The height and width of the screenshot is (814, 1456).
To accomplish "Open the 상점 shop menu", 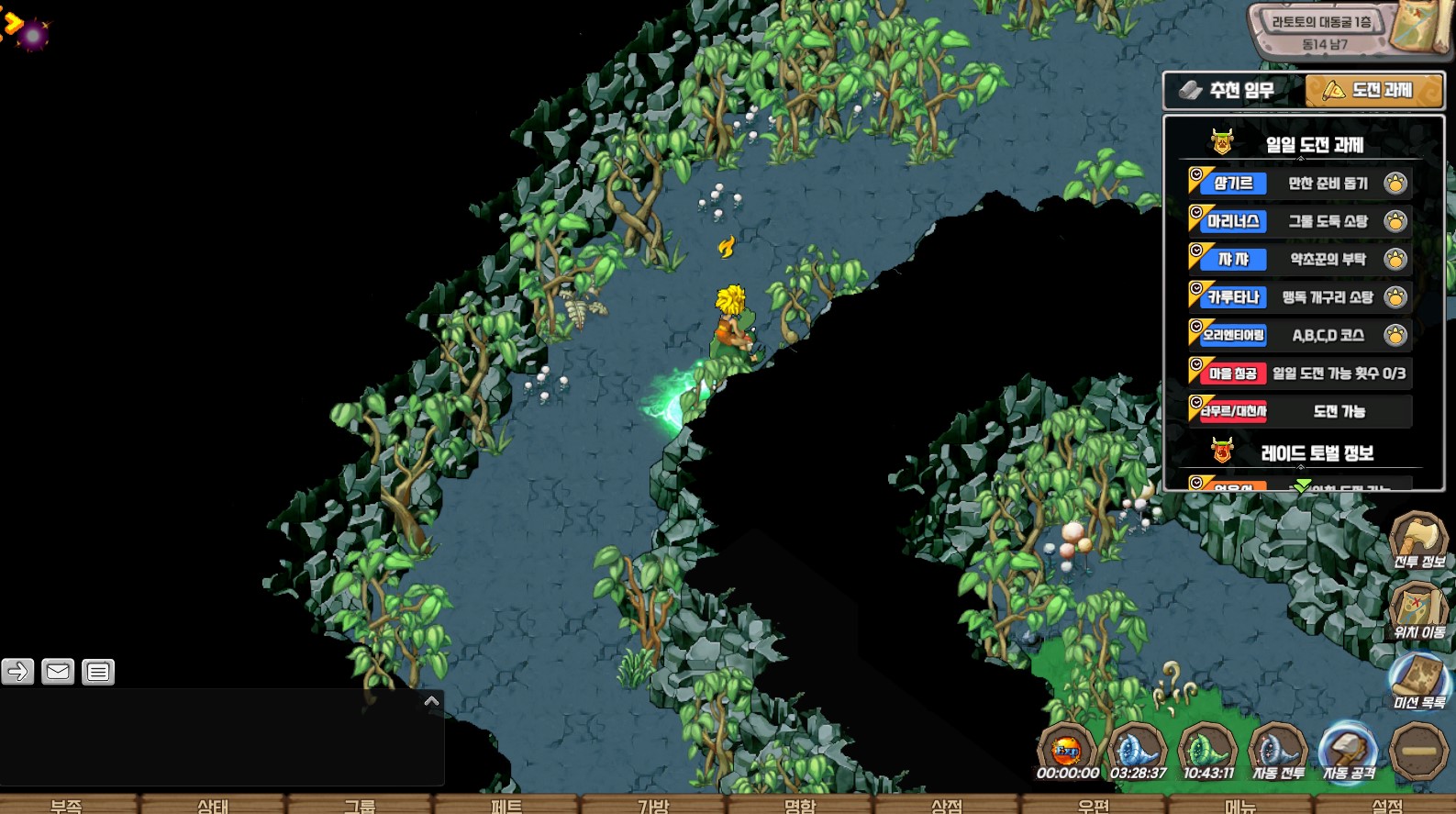I will tap(946, 805).
